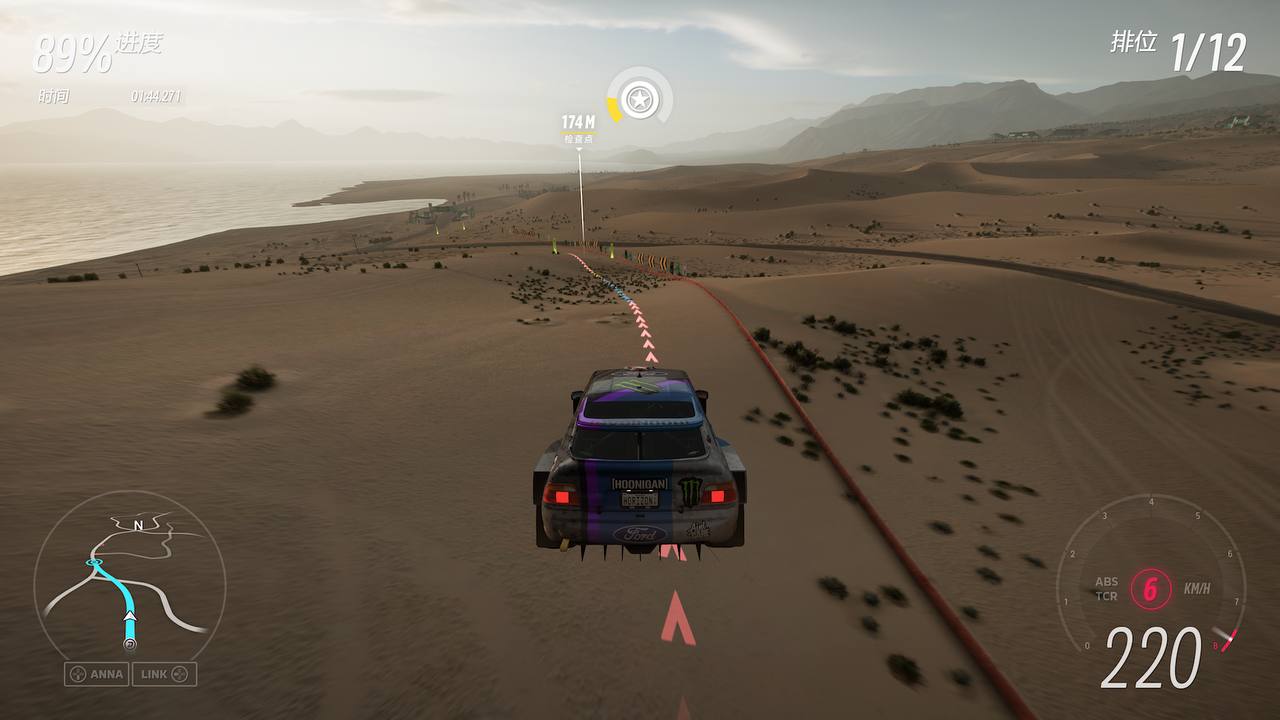Open the LINK chat button
This screenshot has height=720, width=1280.
click(x=164, y=674)
